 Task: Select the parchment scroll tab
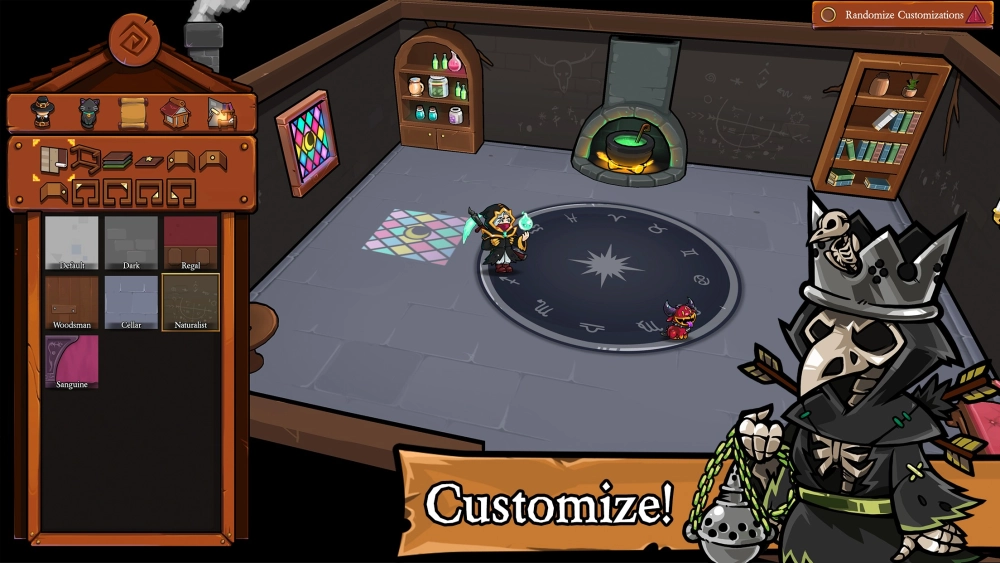click(x=133, y=113)
